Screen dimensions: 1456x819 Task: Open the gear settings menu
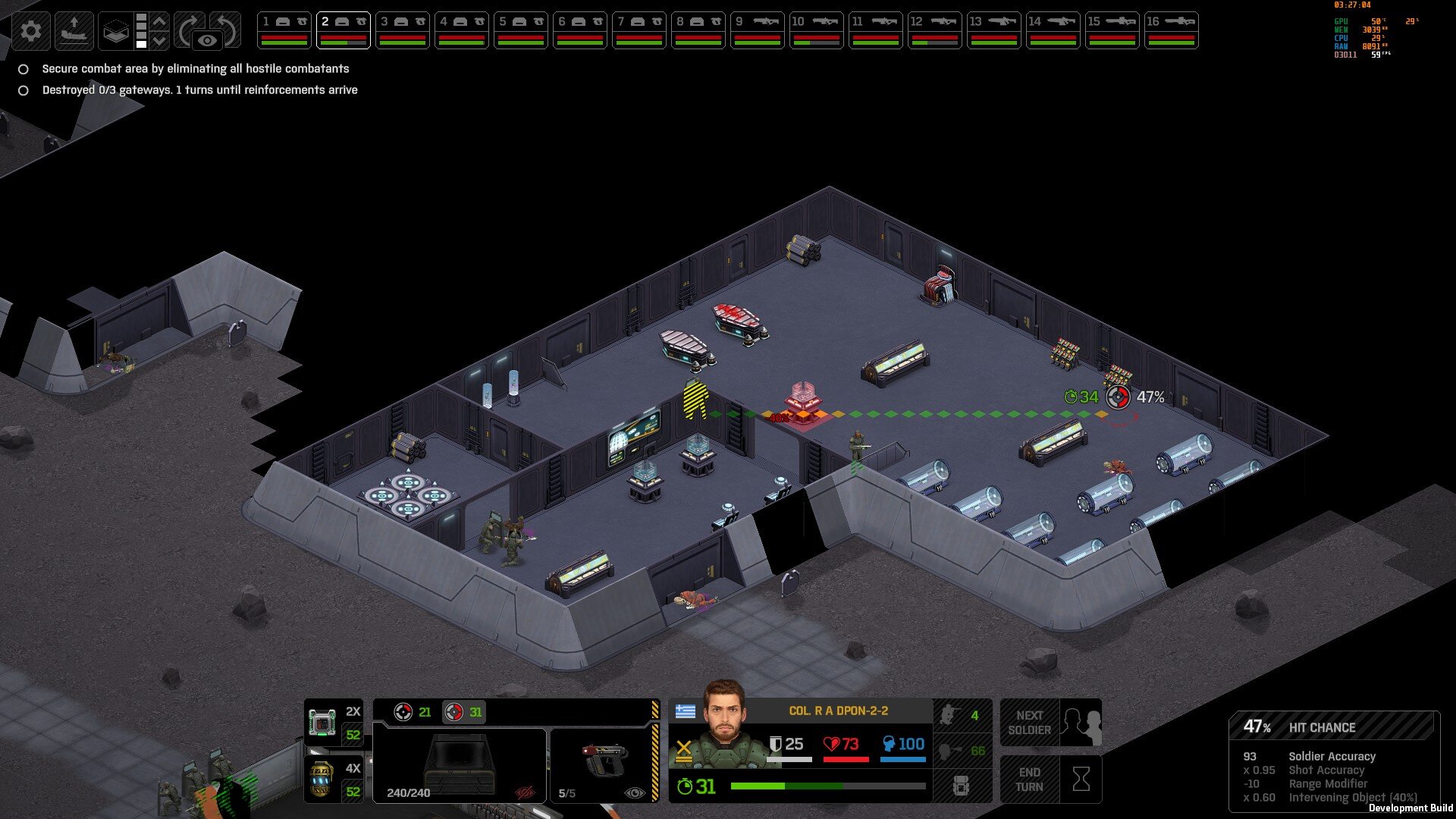pyautogui.click(x=31, y=31)
